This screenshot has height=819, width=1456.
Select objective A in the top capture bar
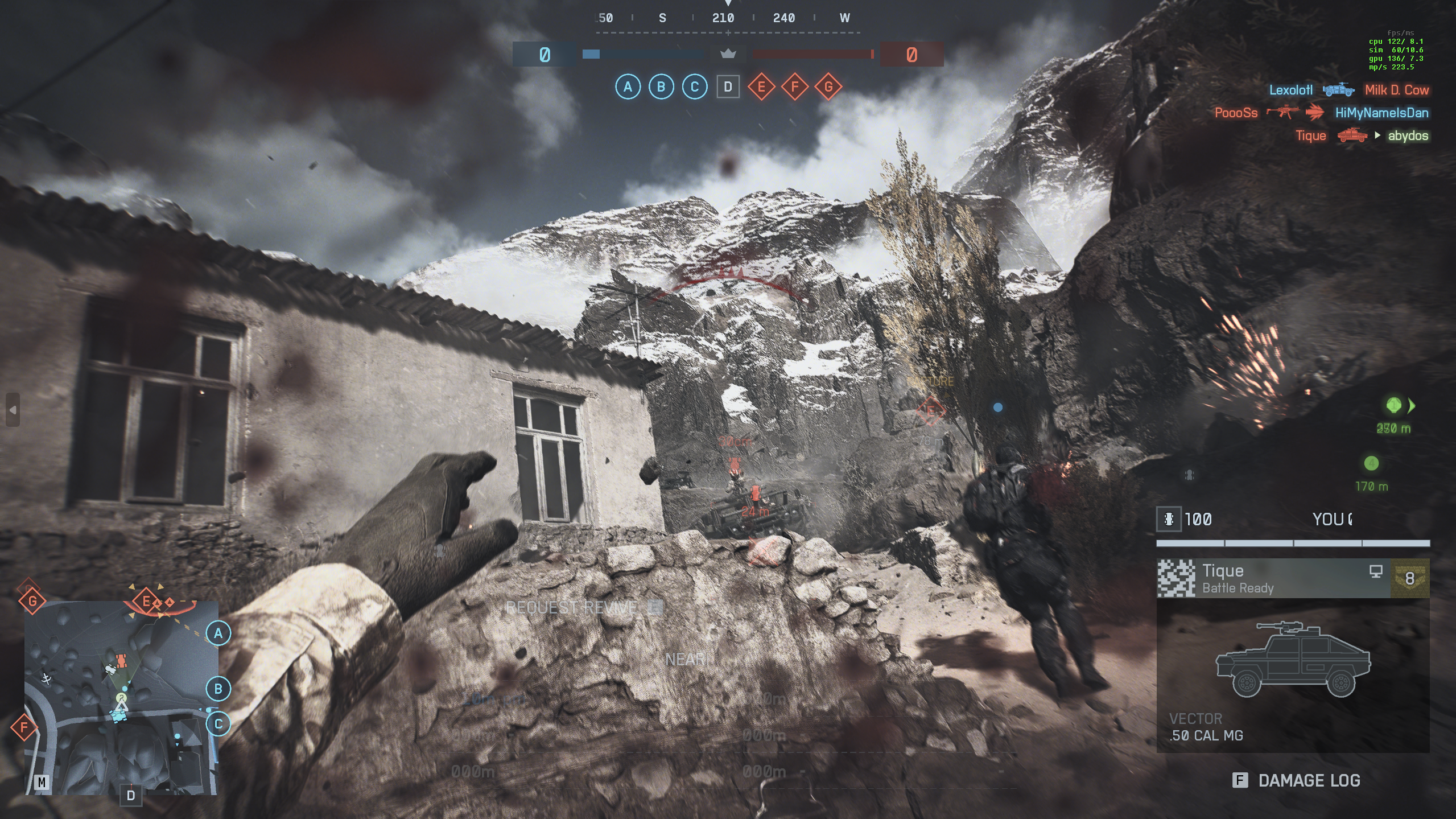click(628, 87)
